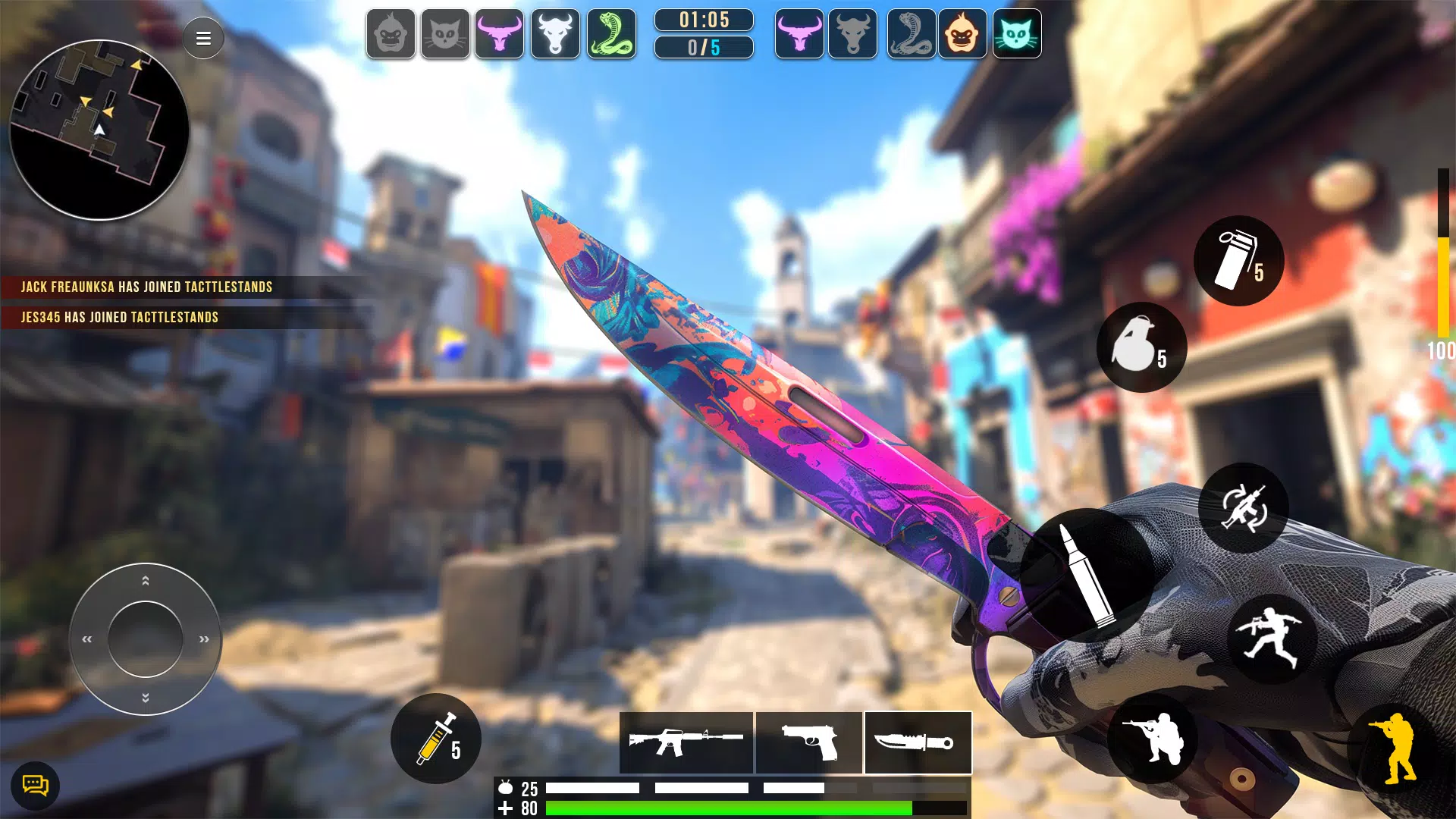Throw the frag grenade
The height and width of the screenshot is (819, 1456).
[1141, 347]
